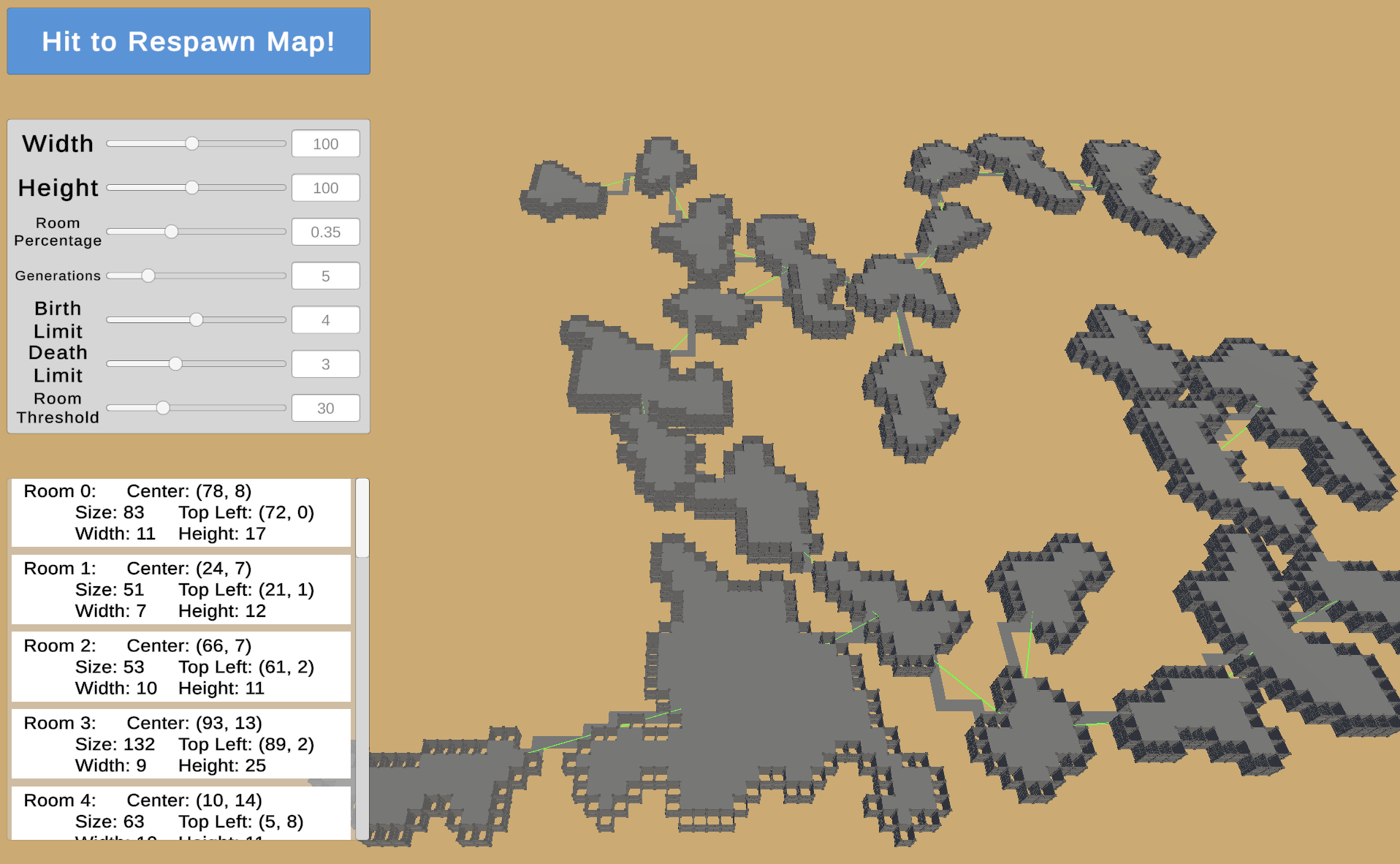Click the Width value input field
This screenshot has width=1400, height=864.
click(x=325, y=143)
